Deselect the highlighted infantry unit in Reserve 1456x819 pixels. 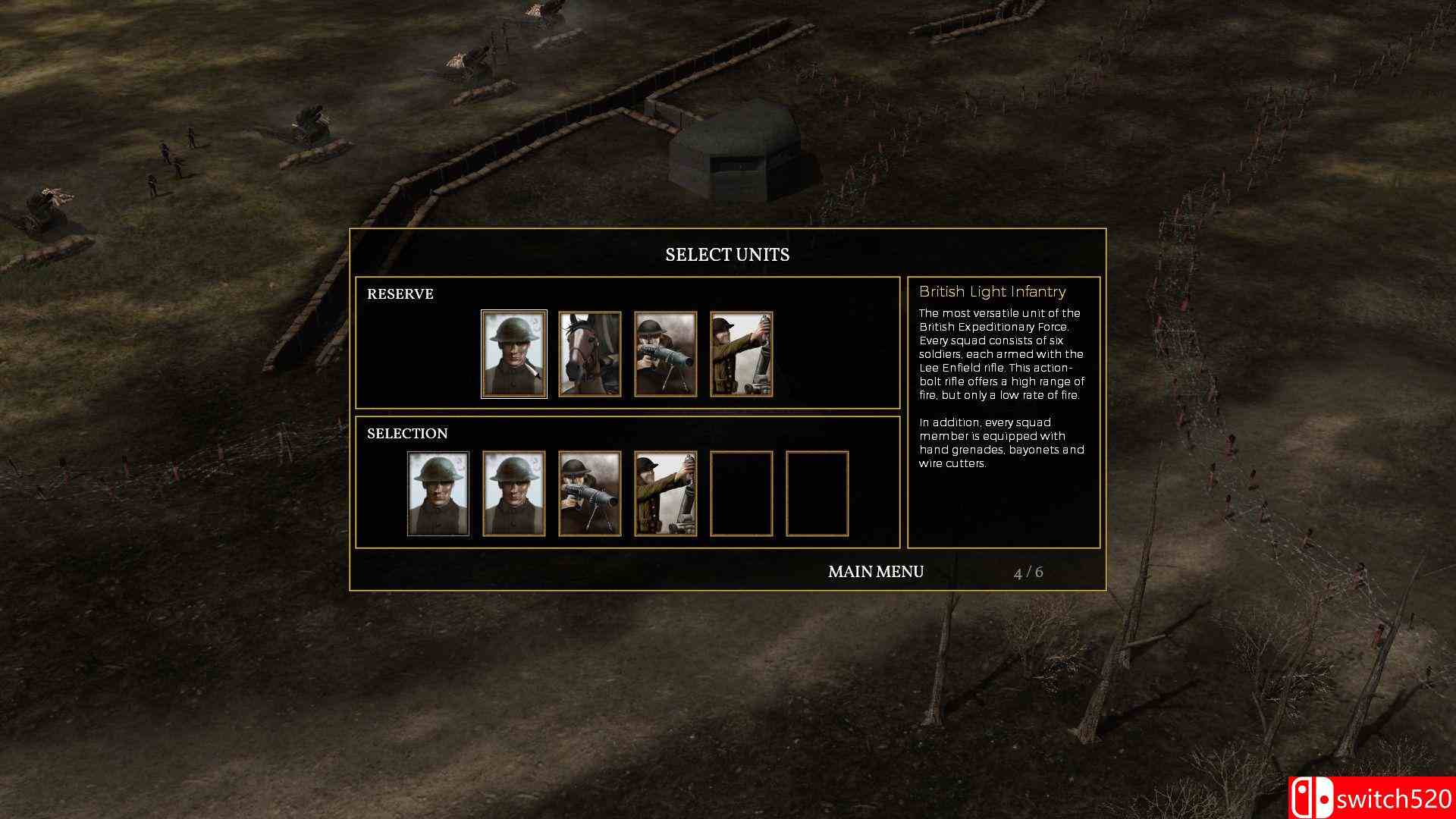pyautogui.click(x=514, y=353)
